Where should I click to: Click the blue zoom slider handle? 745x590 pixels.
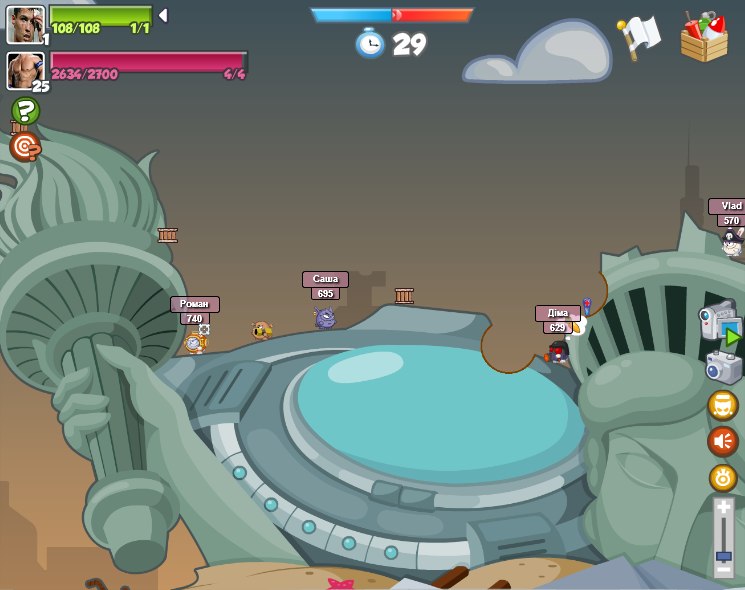724,555
